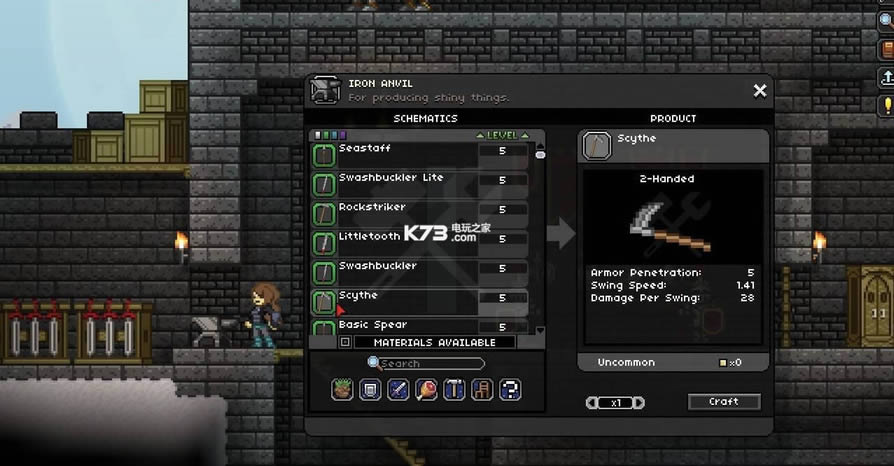Craft the selected Scythe
The image size is (894, 466).
(x=724, y=402)
